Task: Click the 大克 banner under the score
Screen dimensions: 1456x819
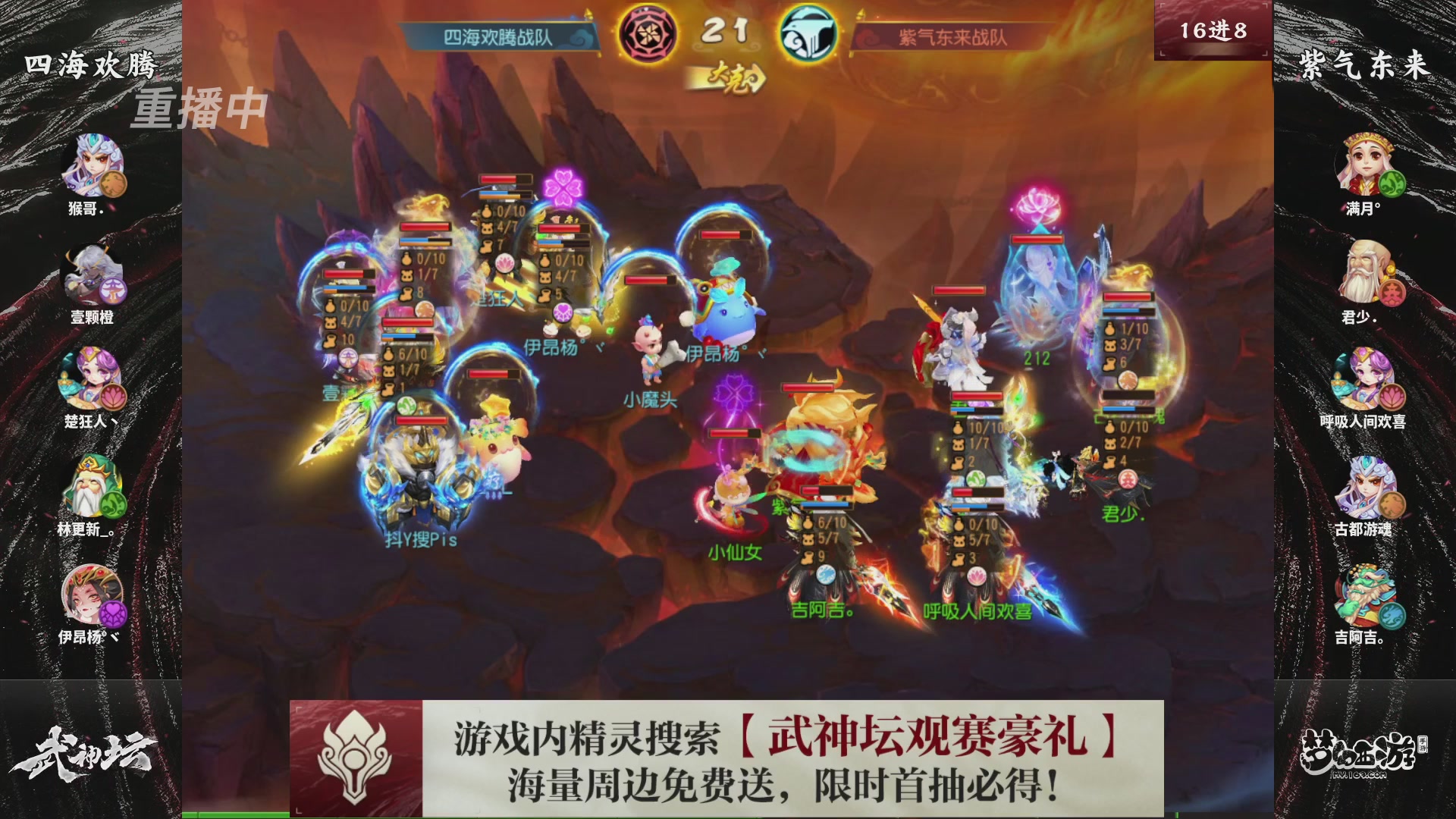Action: [x=728, y=76]
